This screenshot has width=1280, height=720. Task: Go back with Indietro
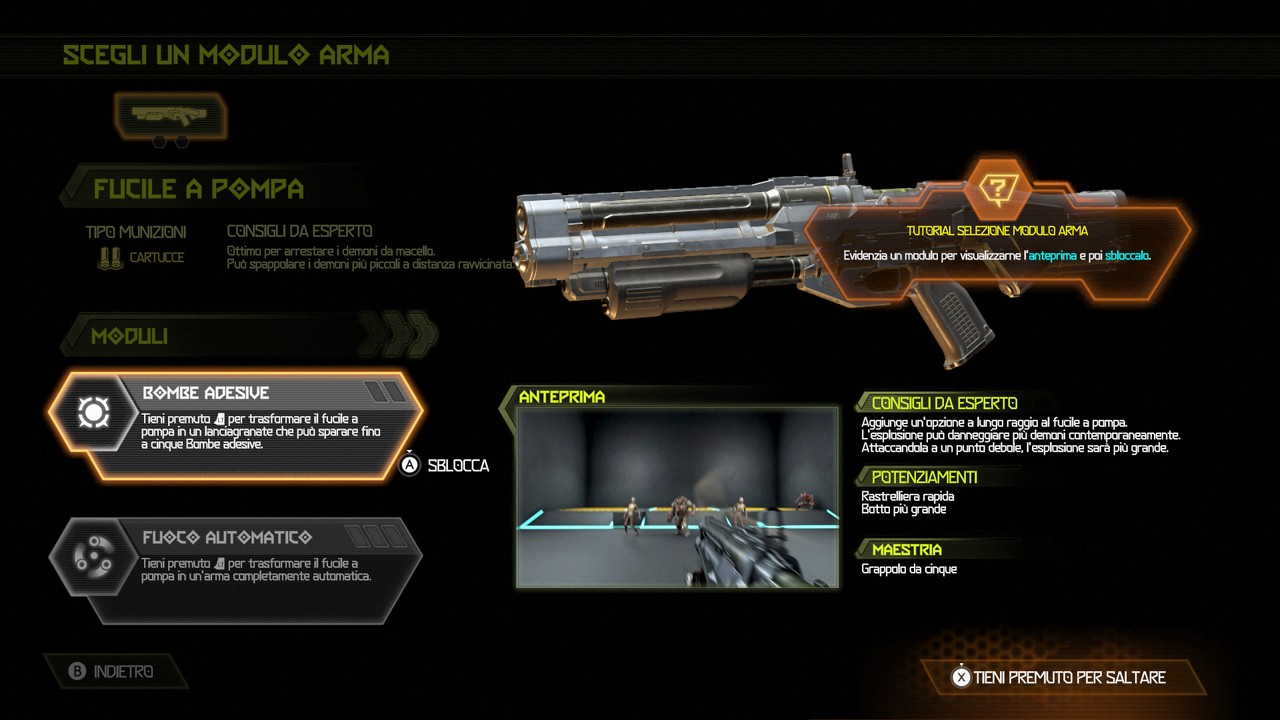(112, 672)
